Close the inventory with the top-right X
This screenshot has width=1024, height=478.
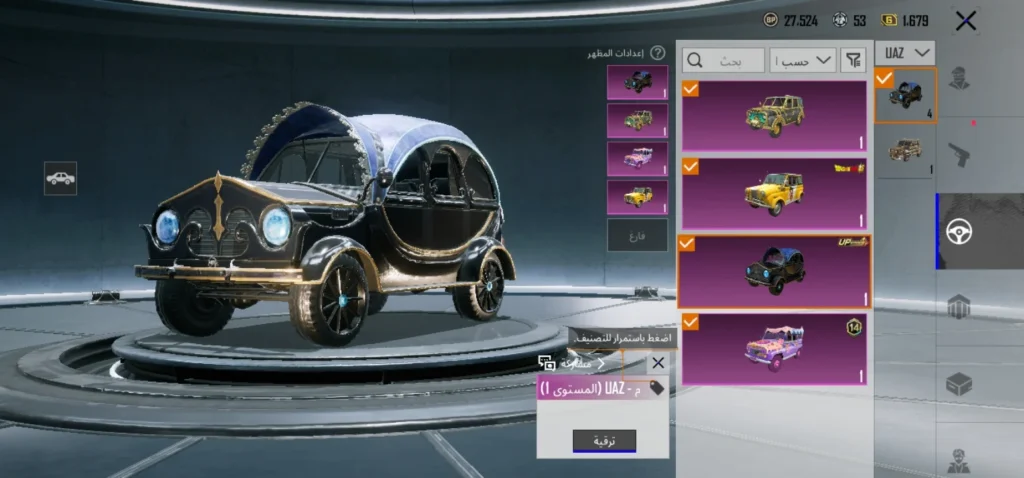pos(965,20)
